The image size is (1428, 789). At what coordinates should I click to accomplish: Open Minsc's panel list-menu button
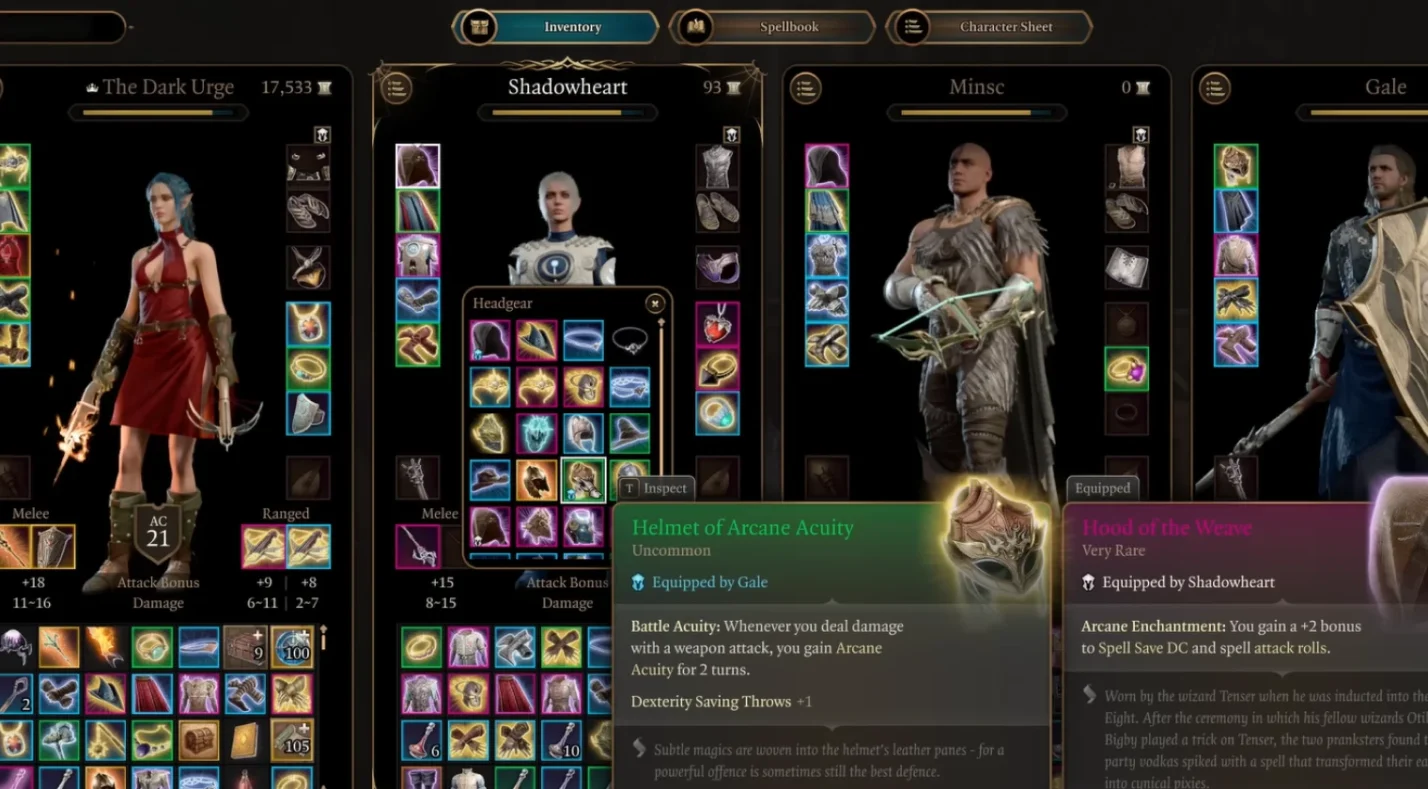[x=805, y=88]
